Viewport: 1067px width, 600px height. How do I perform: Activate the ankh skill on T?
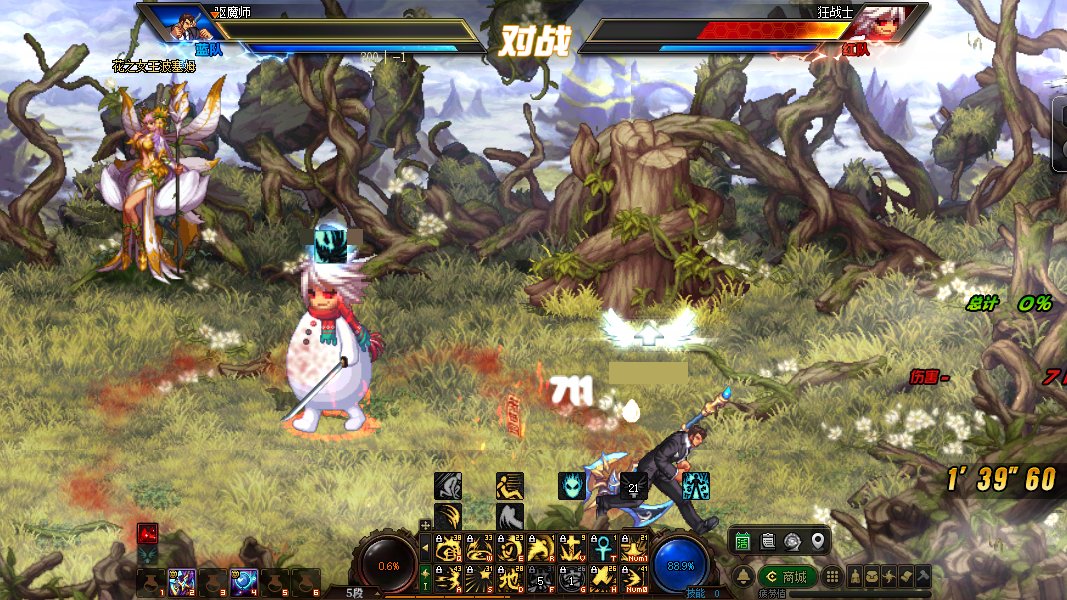pos(604,547)
